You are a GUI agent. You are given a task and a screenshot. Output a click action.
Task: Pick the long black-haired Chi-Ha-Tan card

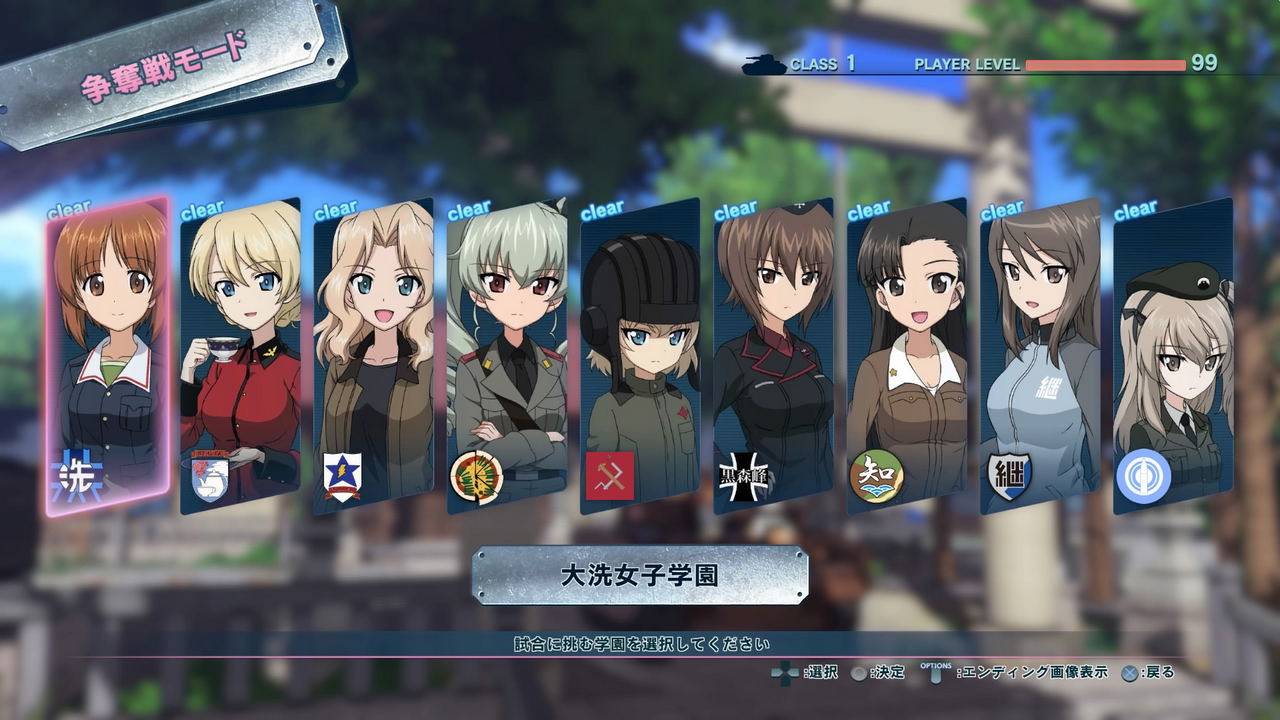pyautogui.click(x=907, y=355)
